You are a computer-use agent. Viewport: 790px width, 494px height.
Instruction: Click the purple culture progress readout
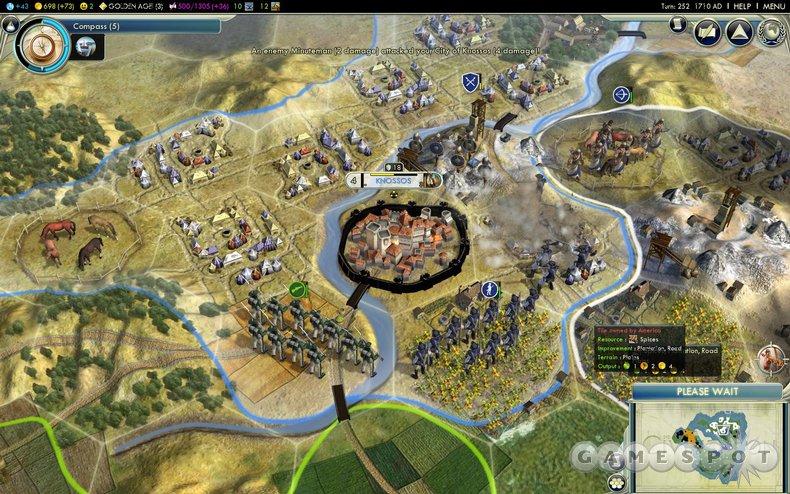point(214,6)
